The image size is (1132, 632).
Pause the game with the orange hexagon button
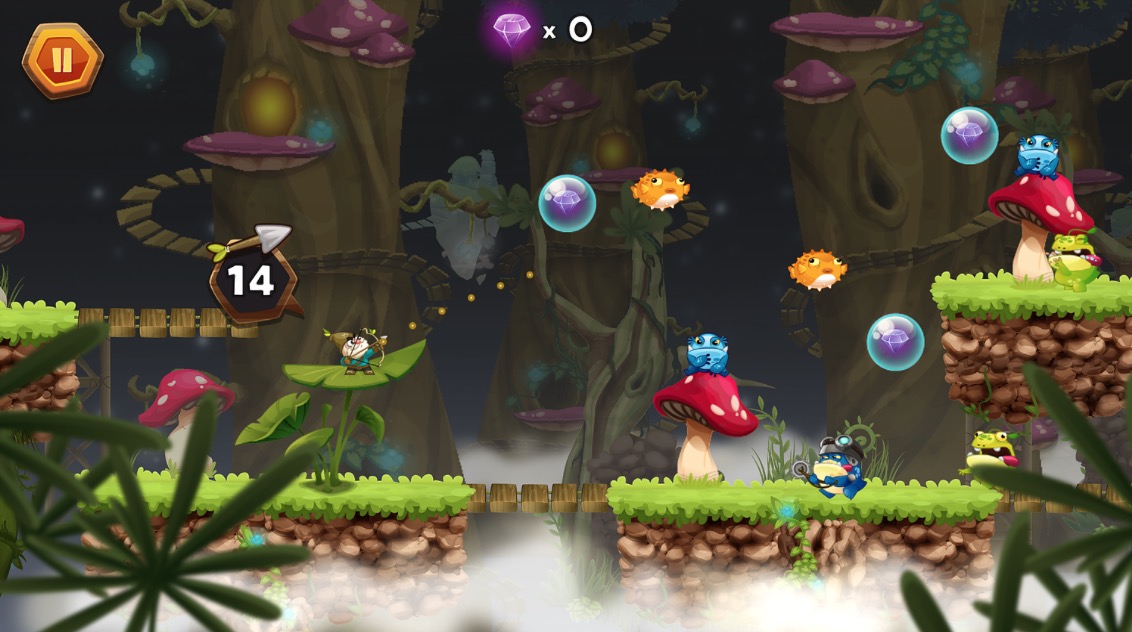tap(62, 60)
